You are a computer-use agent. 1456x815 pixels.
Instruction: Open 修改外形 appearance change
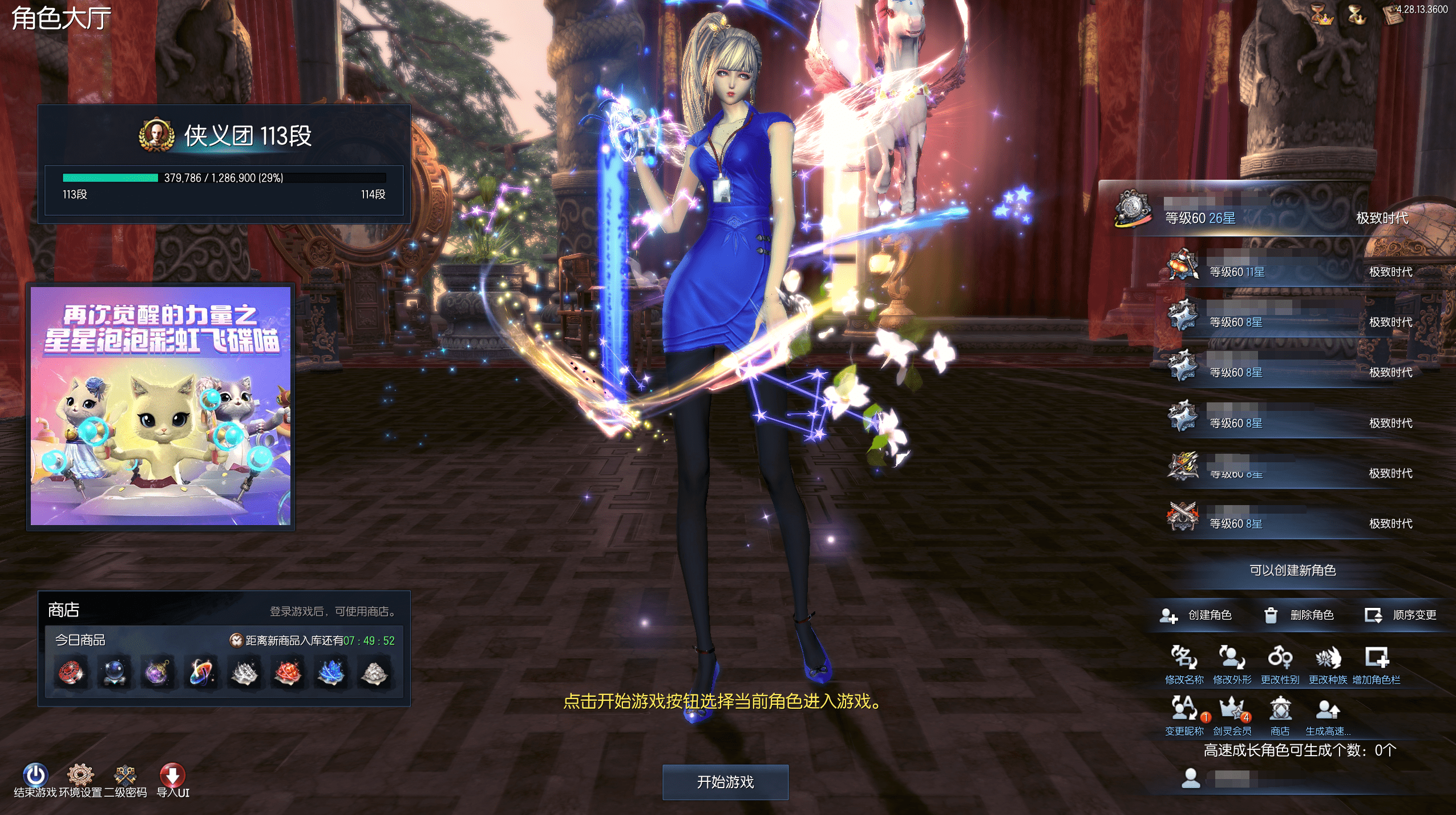coord(1232,659)
